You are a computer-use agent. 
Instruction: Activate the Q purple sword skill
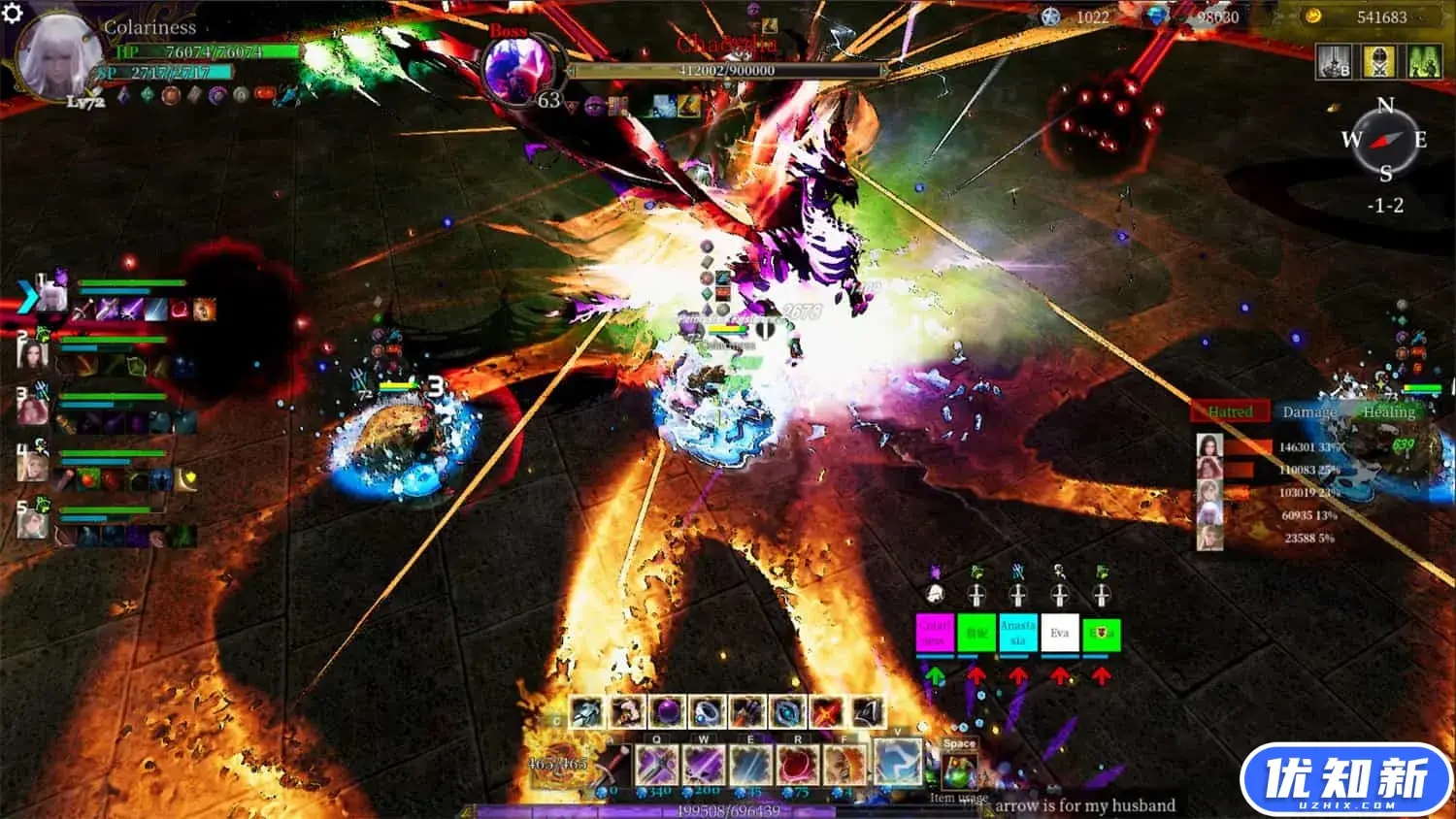657,765
